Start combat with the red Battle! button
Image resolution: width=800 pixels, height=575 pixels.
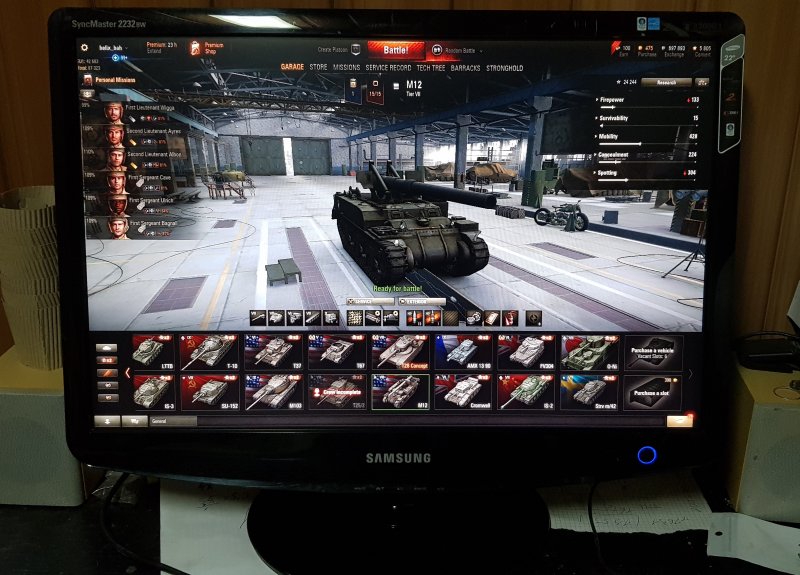(x=396, y=49)
